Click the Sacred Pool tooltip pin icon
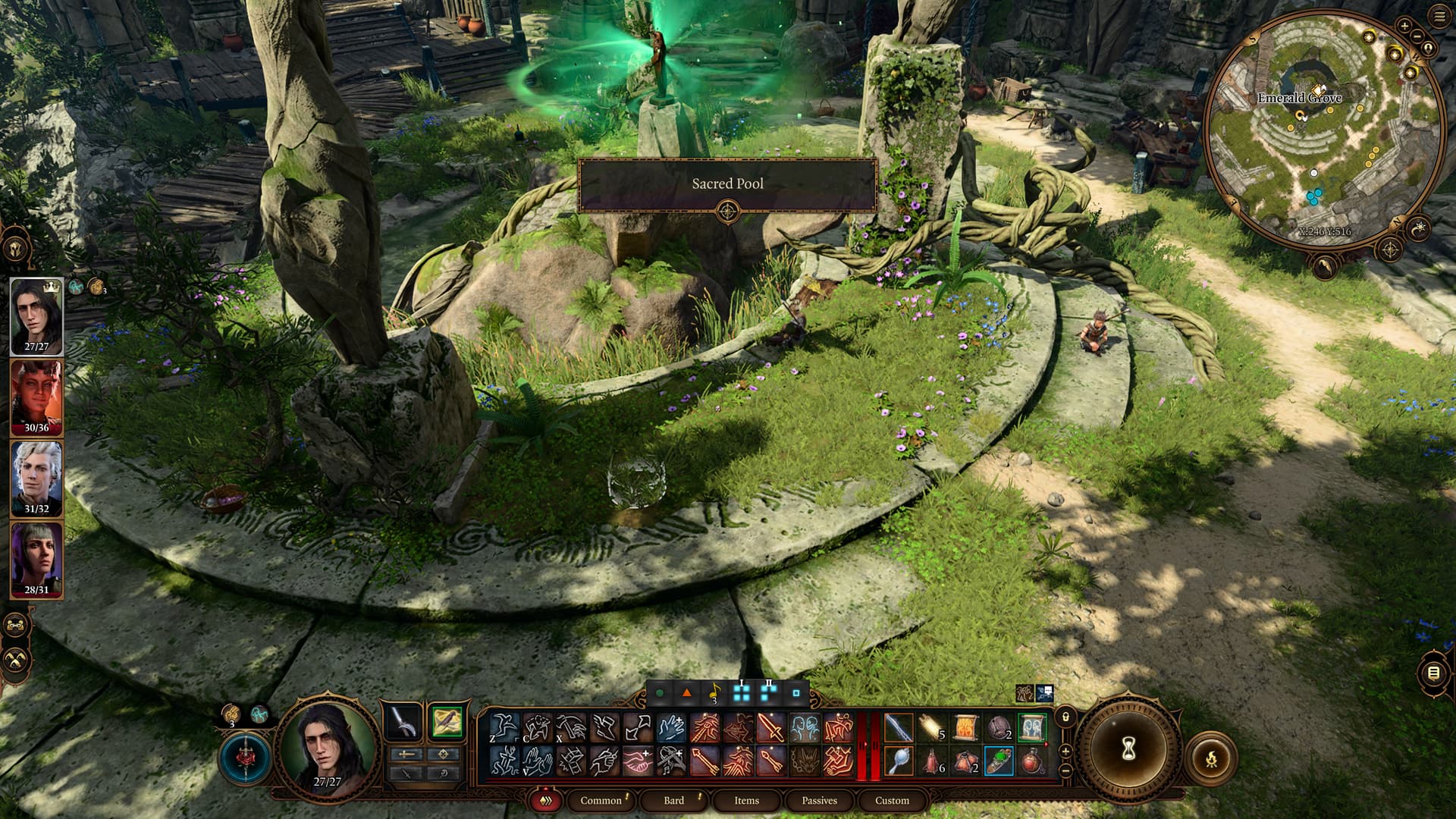The image size is (1456, 819). point(727,212)
